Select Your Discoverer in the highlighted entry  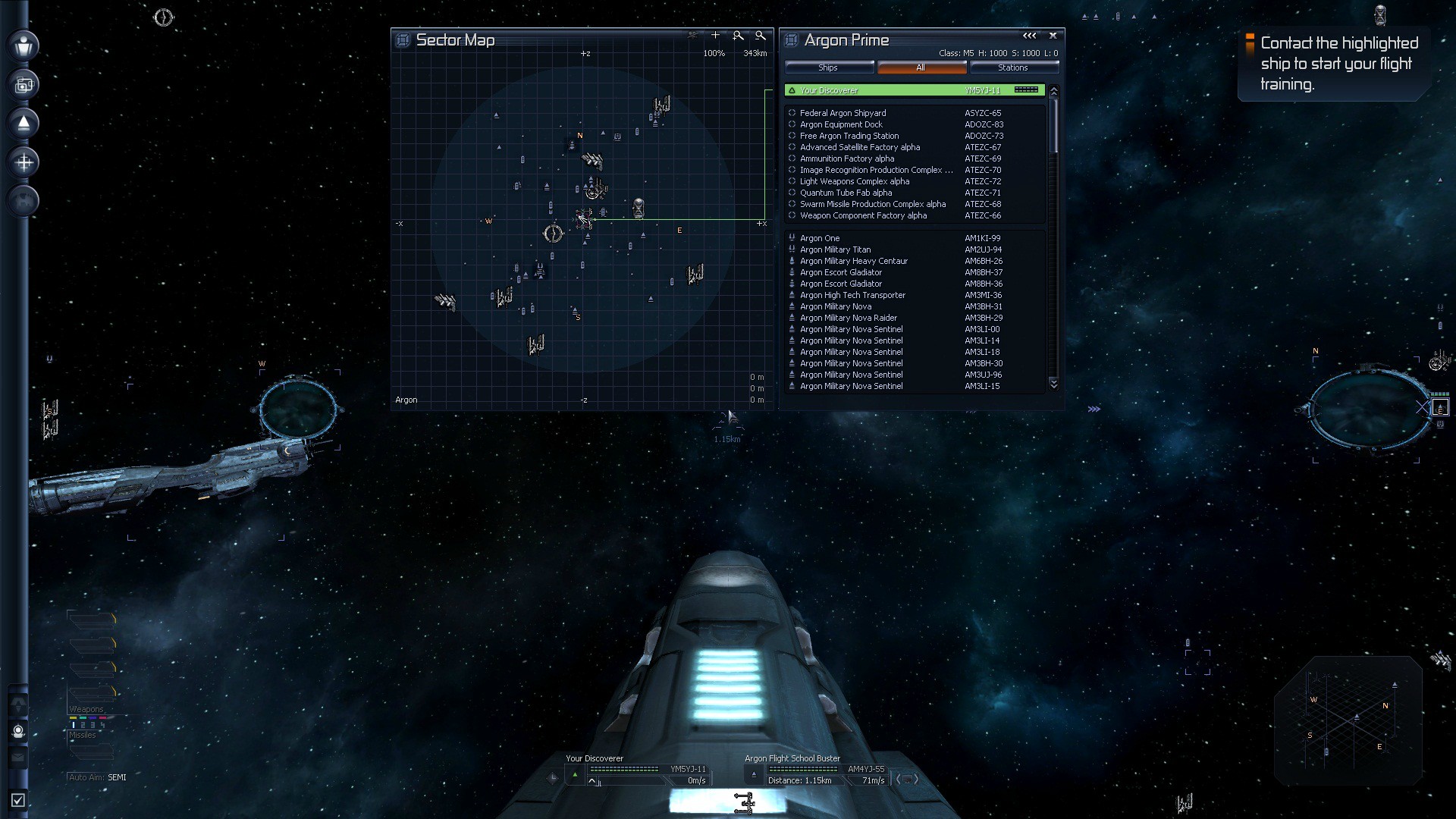pyautogui.click(x=830, y=89)
